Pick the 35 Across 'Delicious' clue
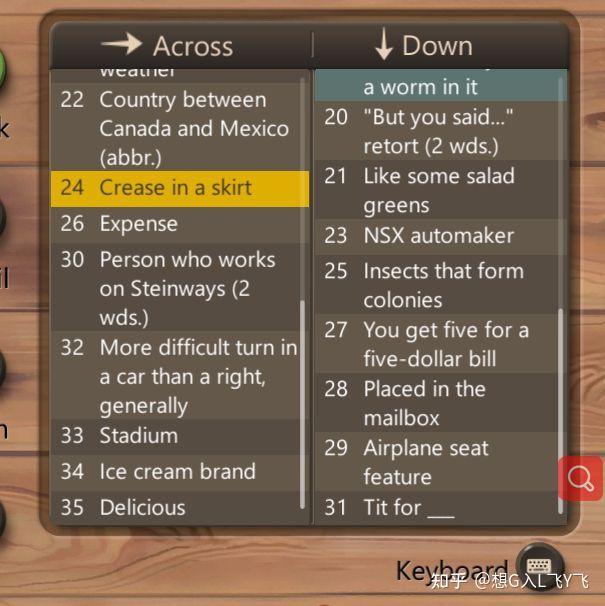Image resolution: width=605 pixels, height=606 pixels. (x=180, y=507)
